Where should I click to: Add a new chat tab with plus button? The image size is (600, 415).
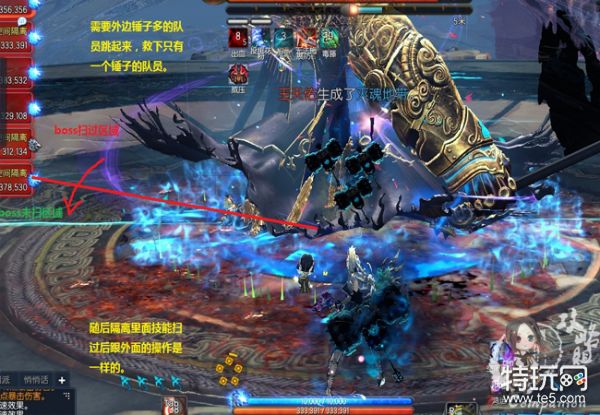point(60,381)
